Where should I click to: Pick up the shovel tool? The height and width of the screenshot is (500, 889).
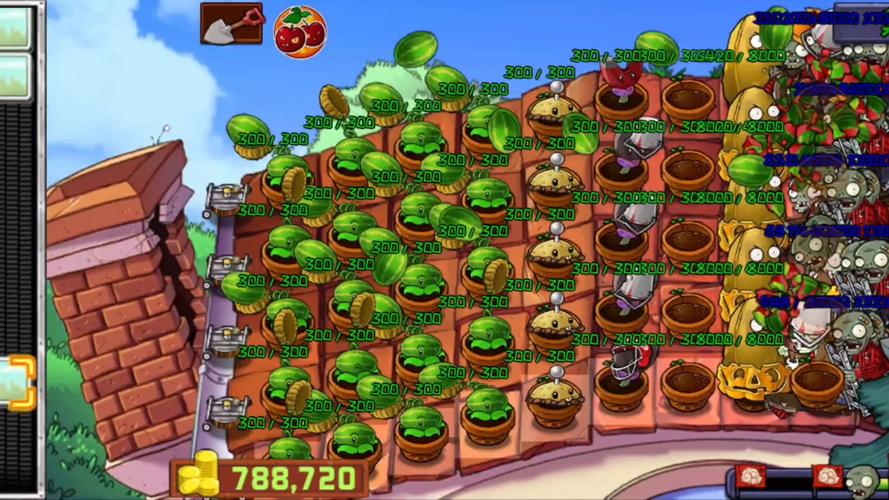click(231, 23)
